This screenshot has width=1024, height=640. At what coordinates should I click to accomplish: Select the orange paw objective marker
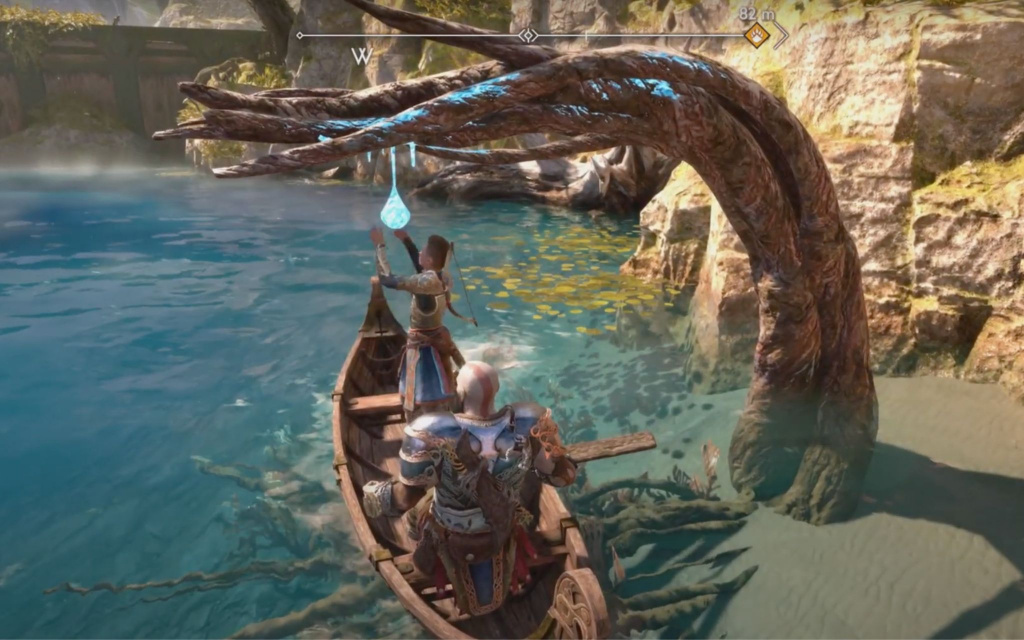coord(757,35)
